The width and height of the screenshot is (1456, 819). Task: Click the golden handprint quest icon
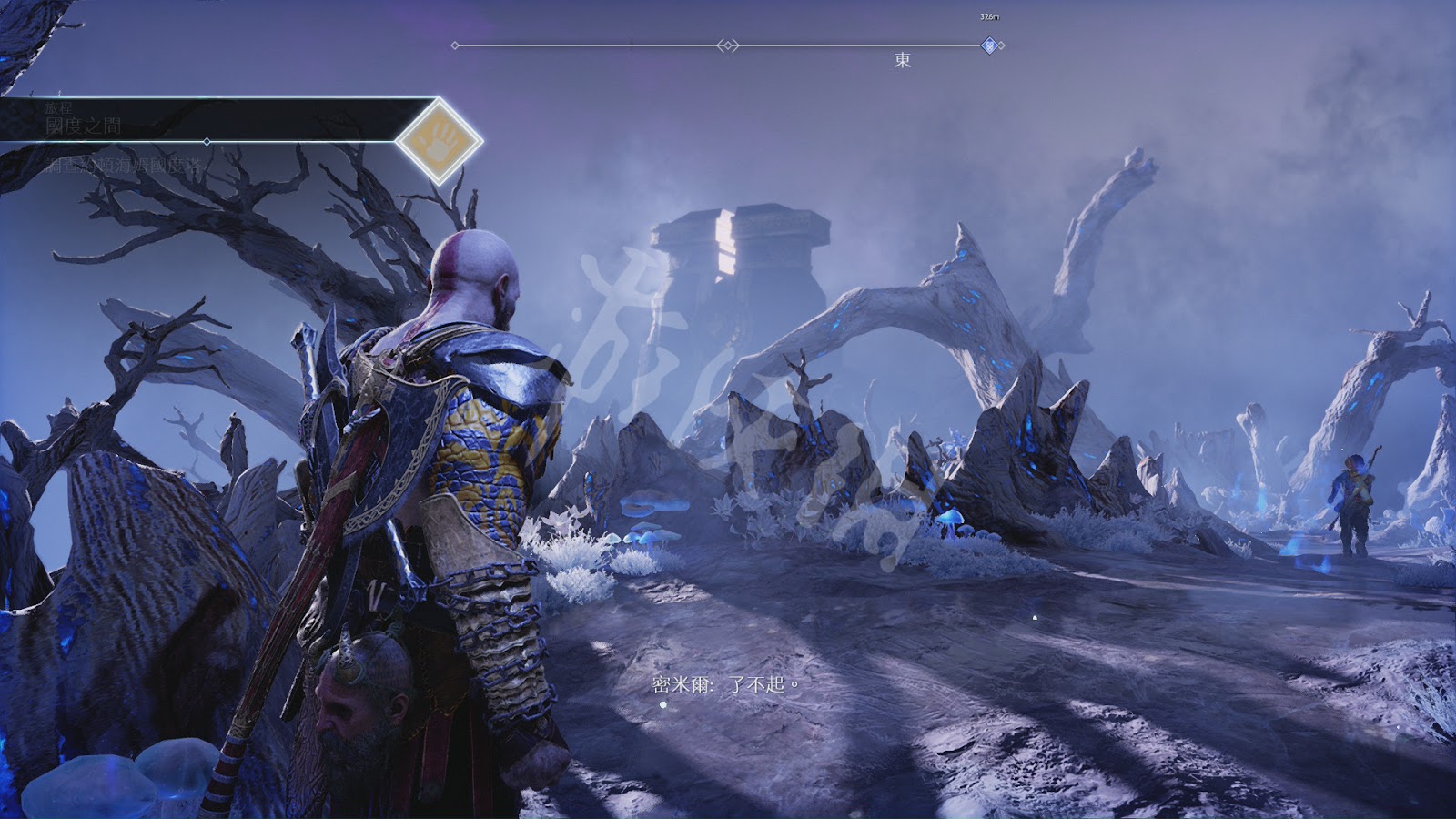(x=440, y=141)
